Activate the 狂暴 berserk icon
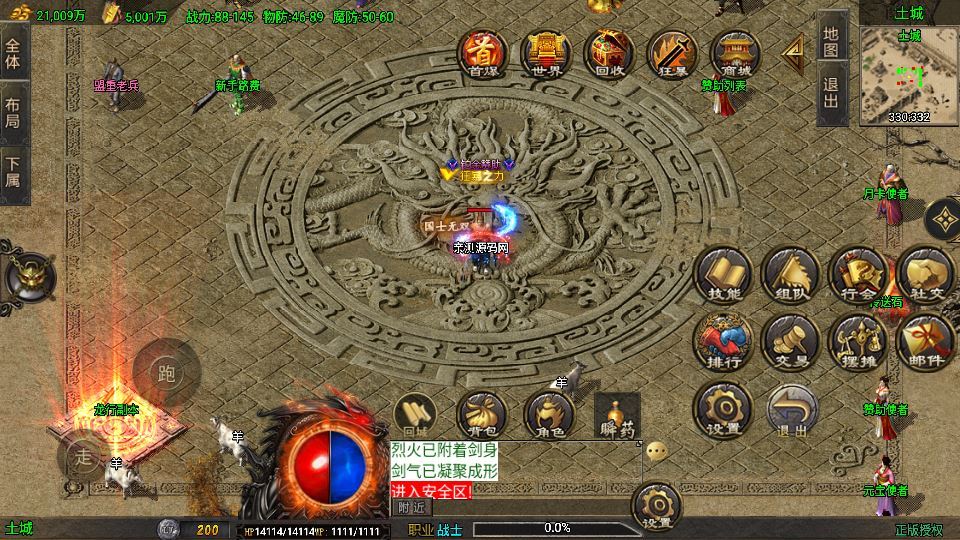This screenshot has width=960, height=540. [x=671, y=52]
